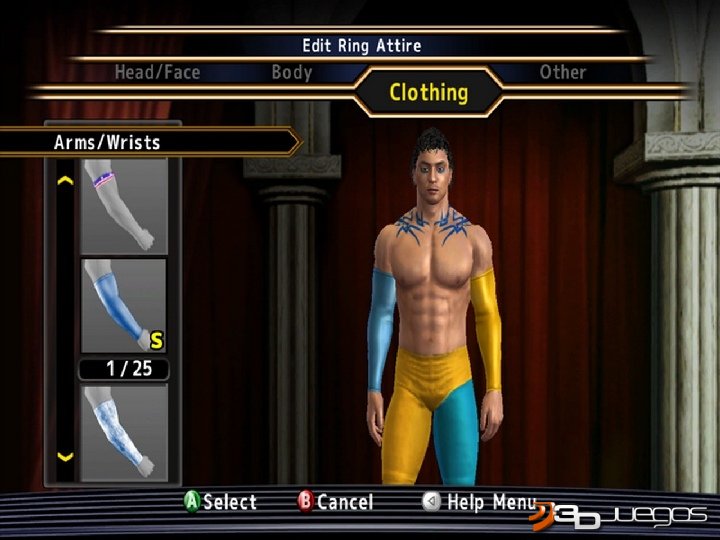Click the yellow down arrow in list
The height and width of the screenshot is (540, 720).
pyautogui.click(x=65, y=457)
